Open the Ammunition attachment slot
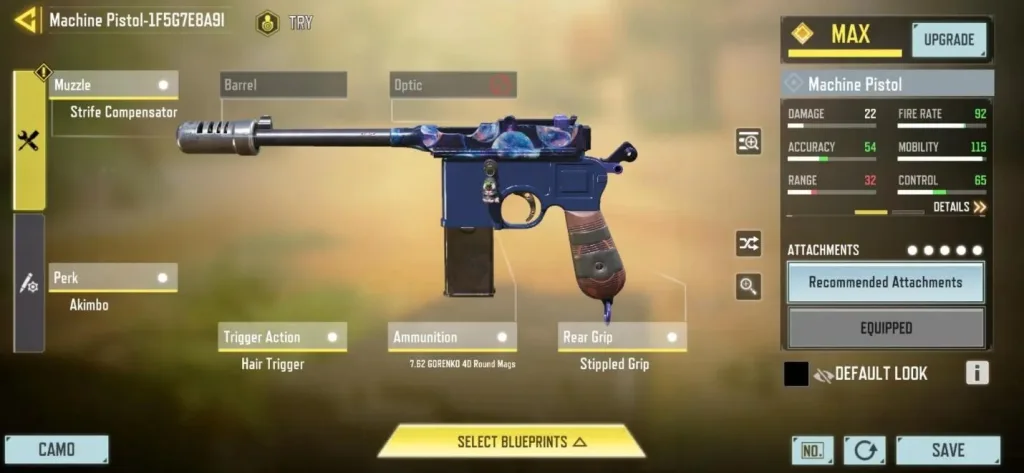This screenshot has width=1024, height=473. point(452,337)
